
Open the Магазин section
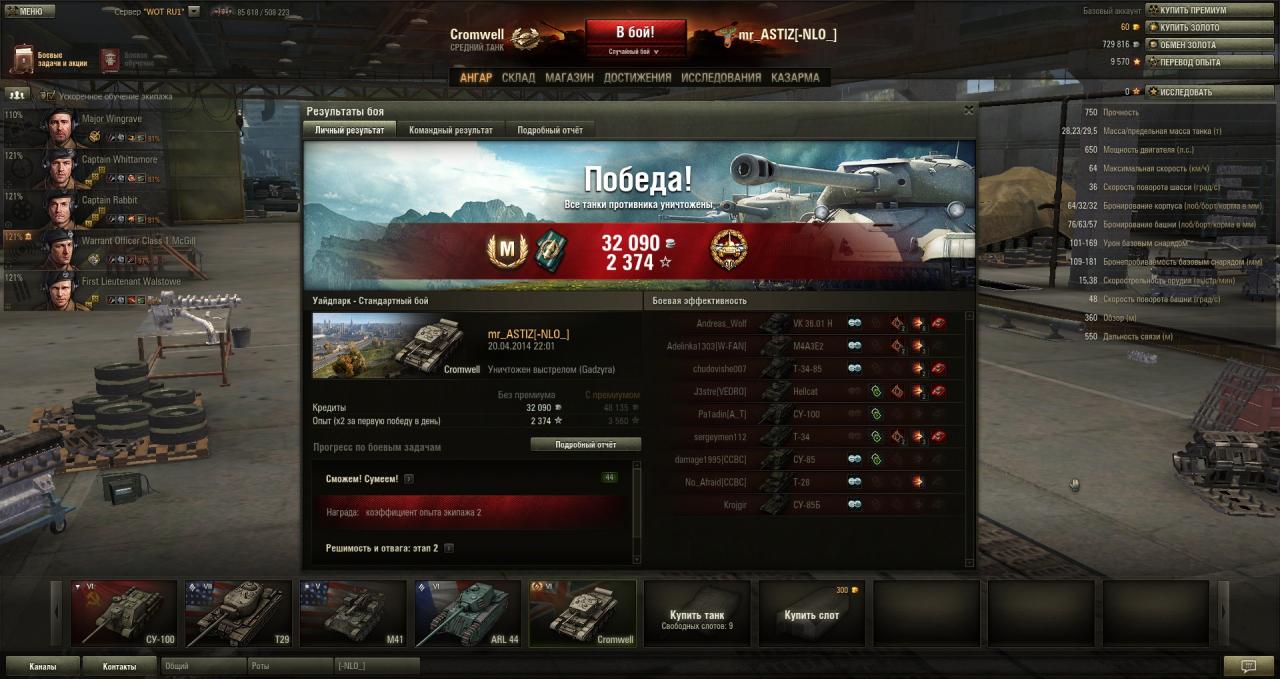(569, 77)
